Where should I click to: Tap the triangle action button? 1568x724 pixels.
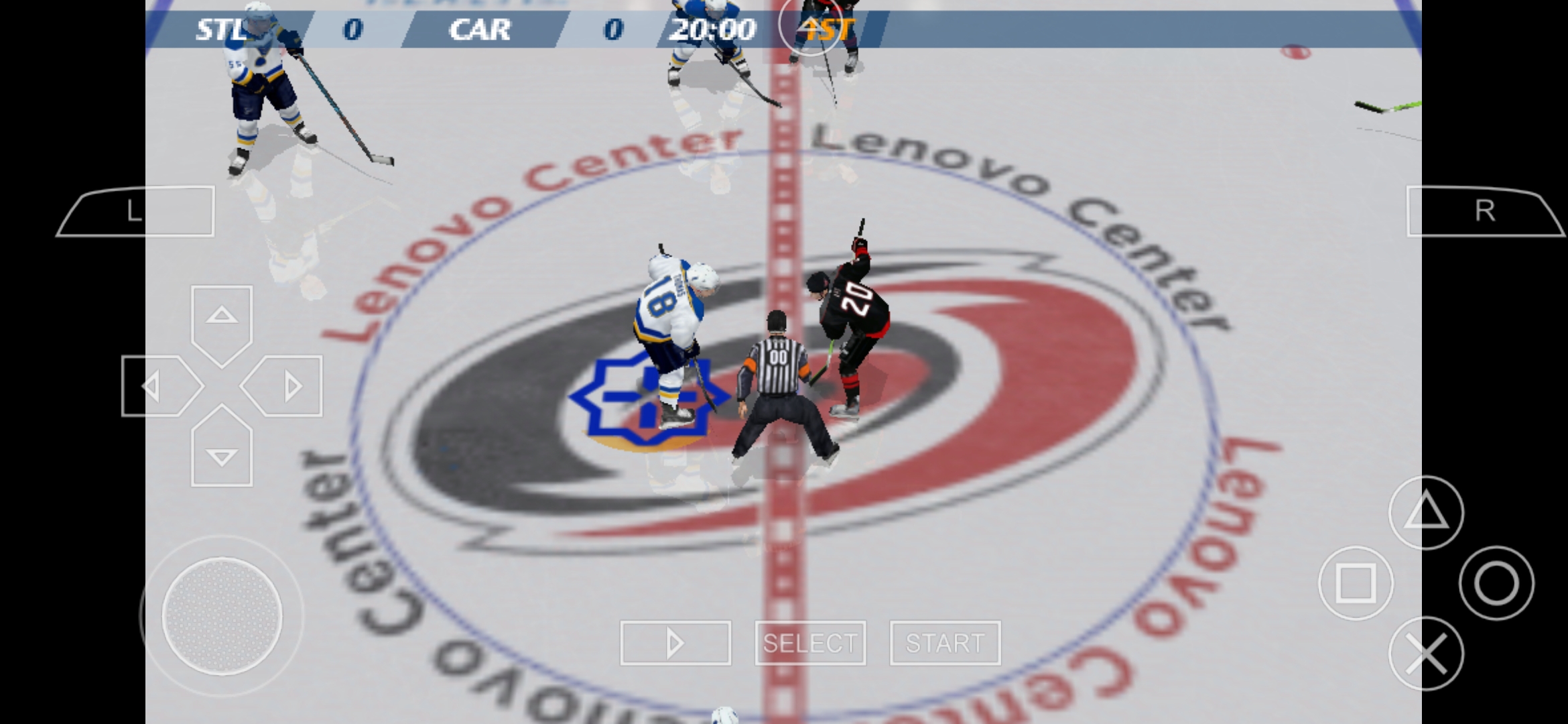click(x=1426, y=513)
